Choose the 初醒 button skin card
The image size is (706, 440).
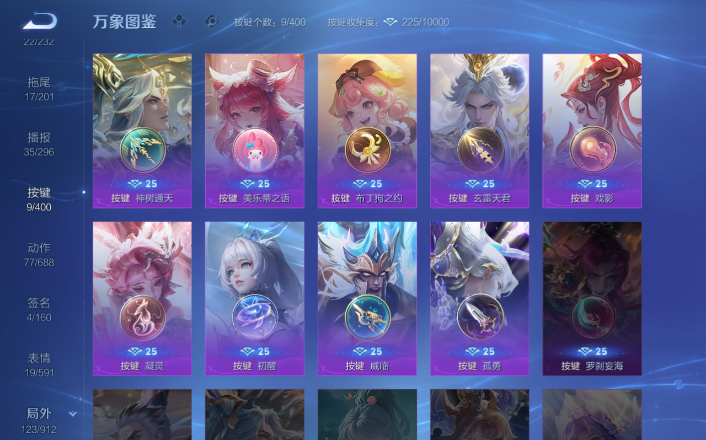[254, 298]
